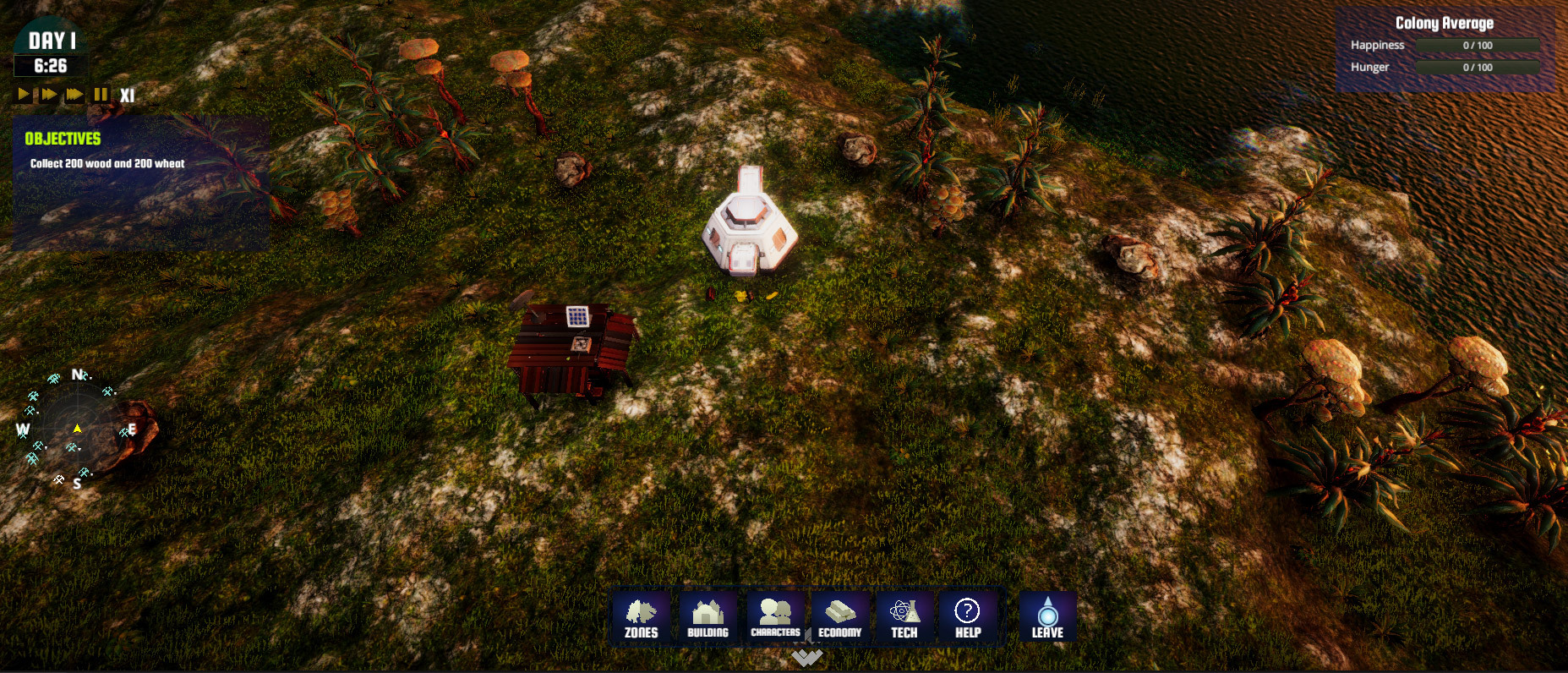
Task: Show the Characters panel
Action: coord(775,618)
